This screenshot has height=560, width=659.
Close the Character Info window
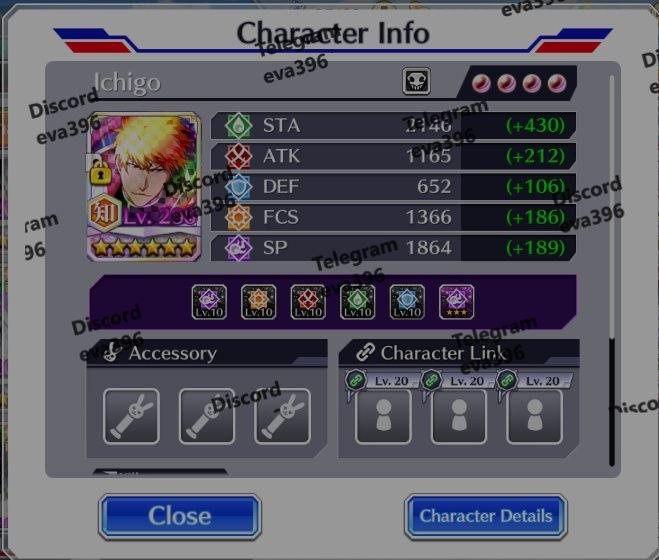[x=180, y=516]
